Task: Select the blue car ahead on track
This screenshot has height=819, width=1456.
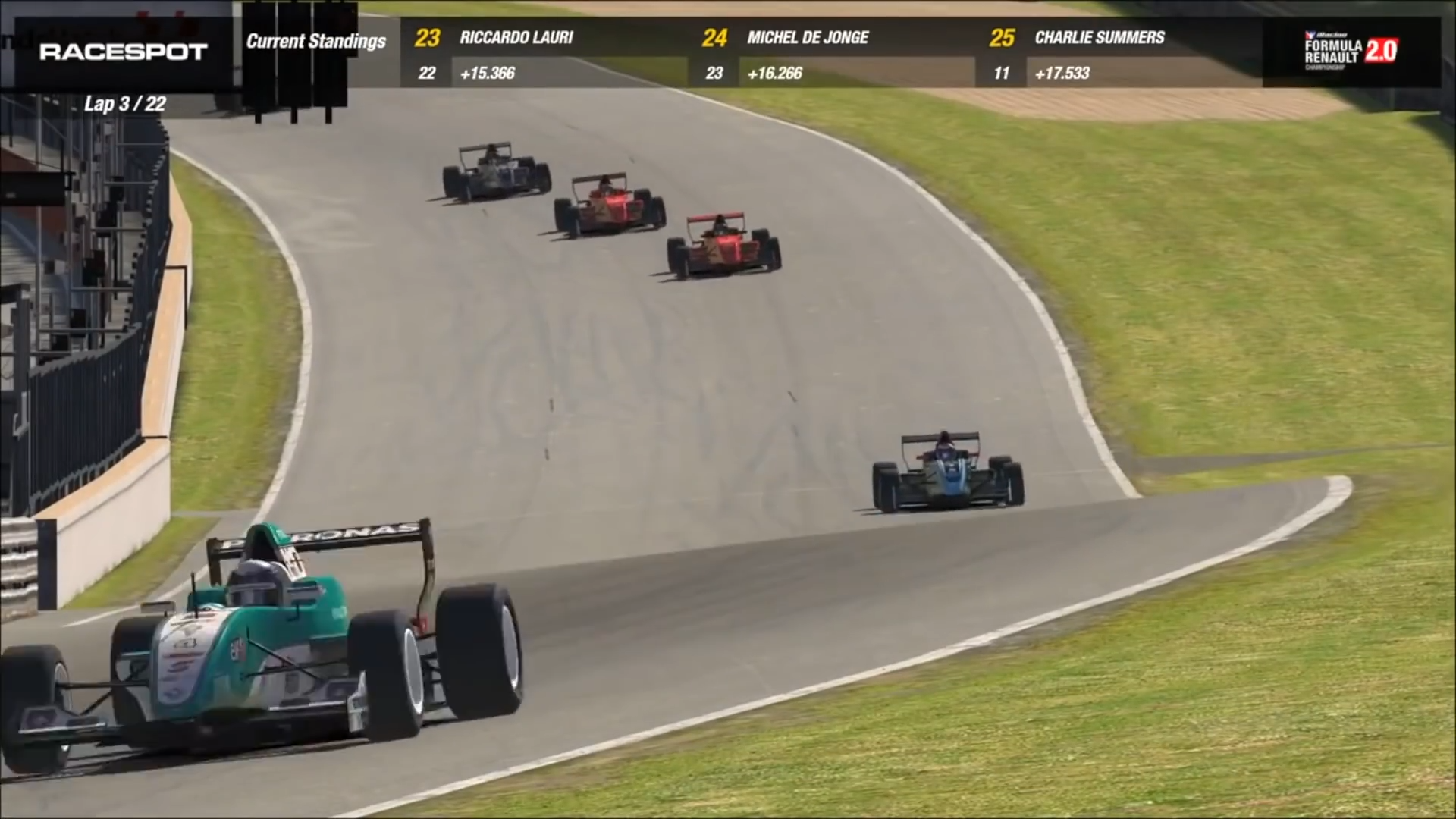Action: 948,470
